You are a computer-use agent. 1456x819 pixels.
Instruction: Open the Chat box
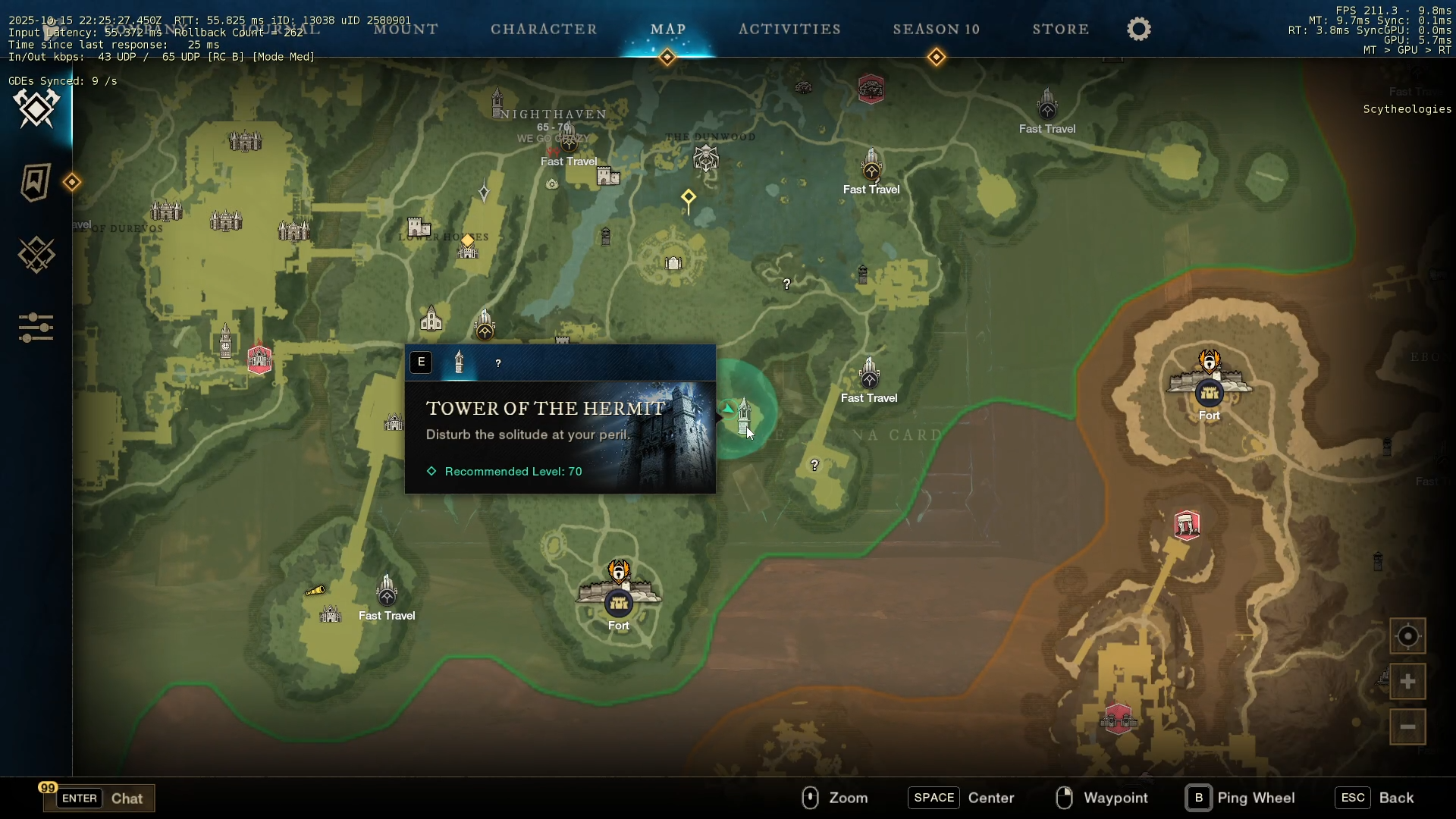99,798
